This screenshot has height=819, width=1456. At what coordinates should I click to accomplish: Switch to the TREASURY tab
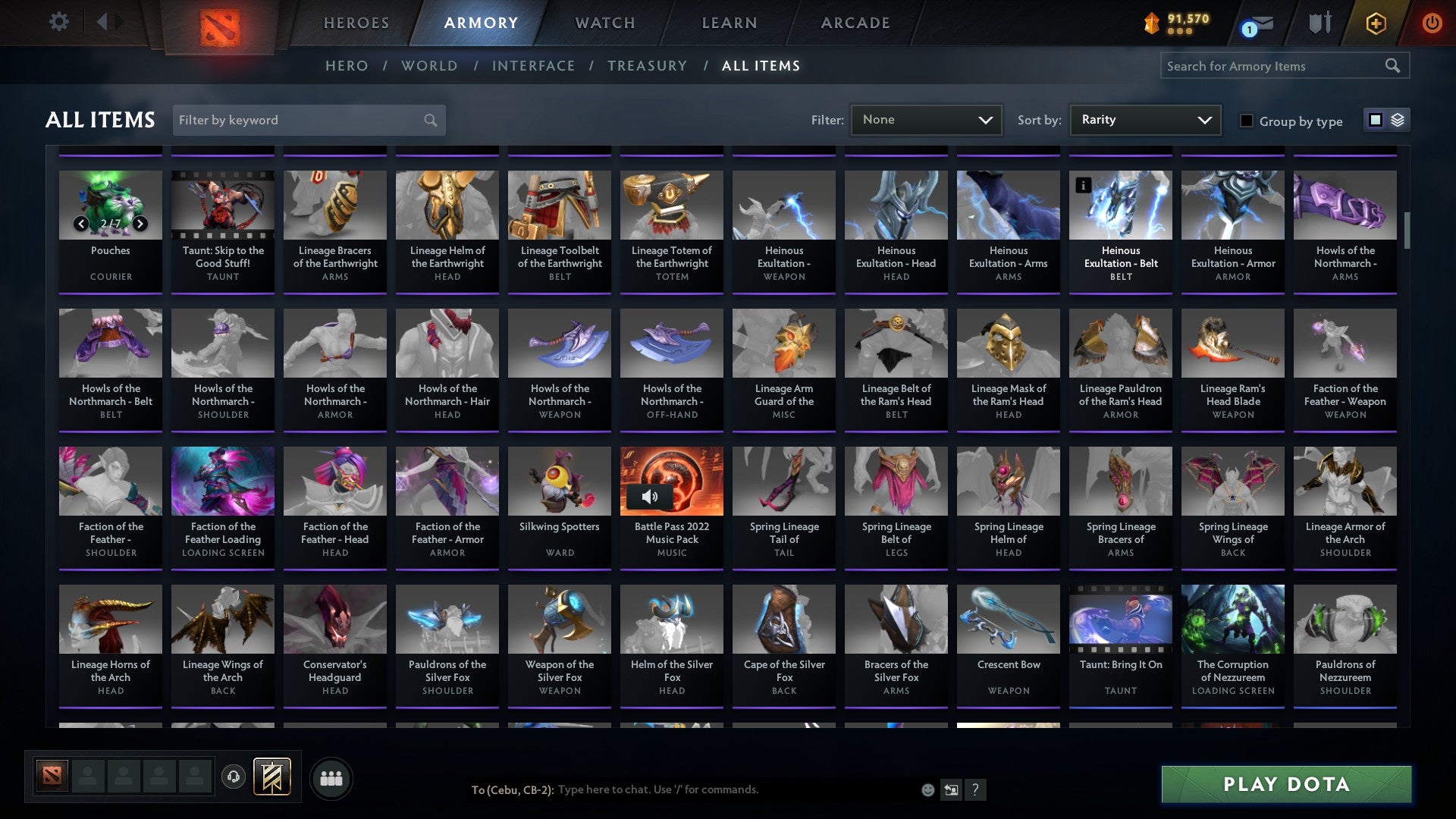point(648,66)
